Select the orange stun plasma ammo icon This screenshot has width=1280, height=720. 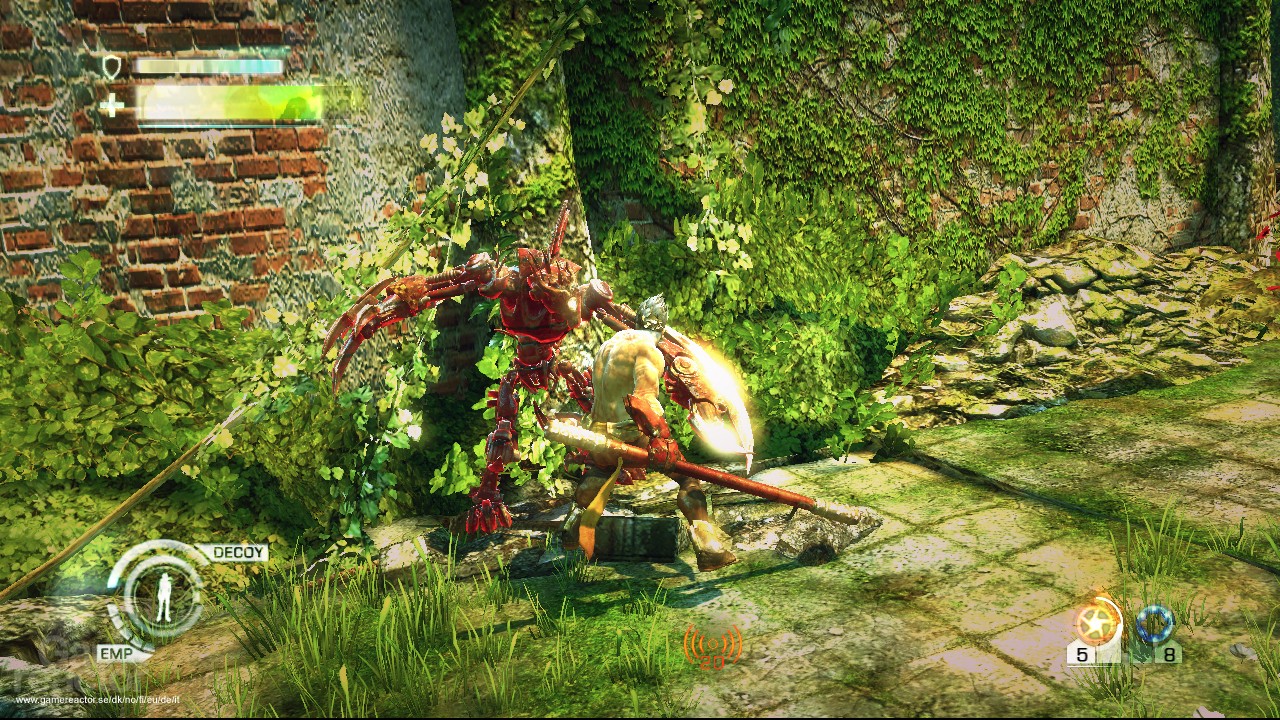[1098, 623]
